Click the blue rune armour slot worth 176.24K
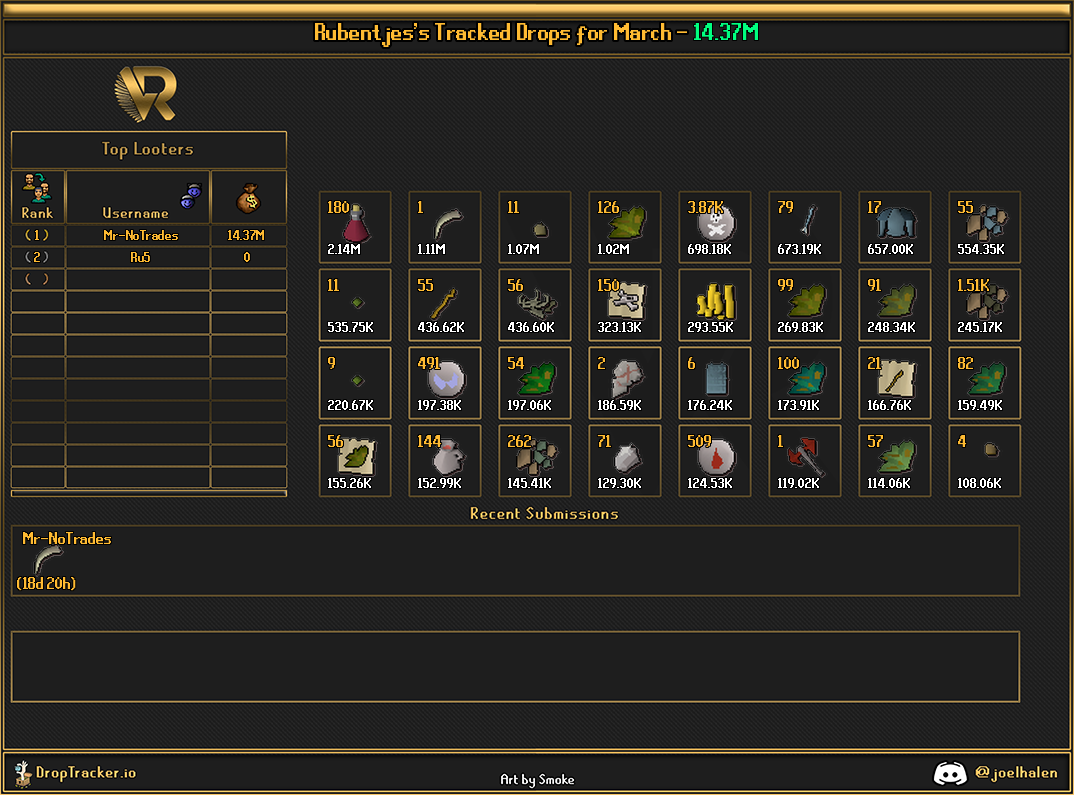The width and height of the screenshot is (1074, 795). [x=714, y=383]
